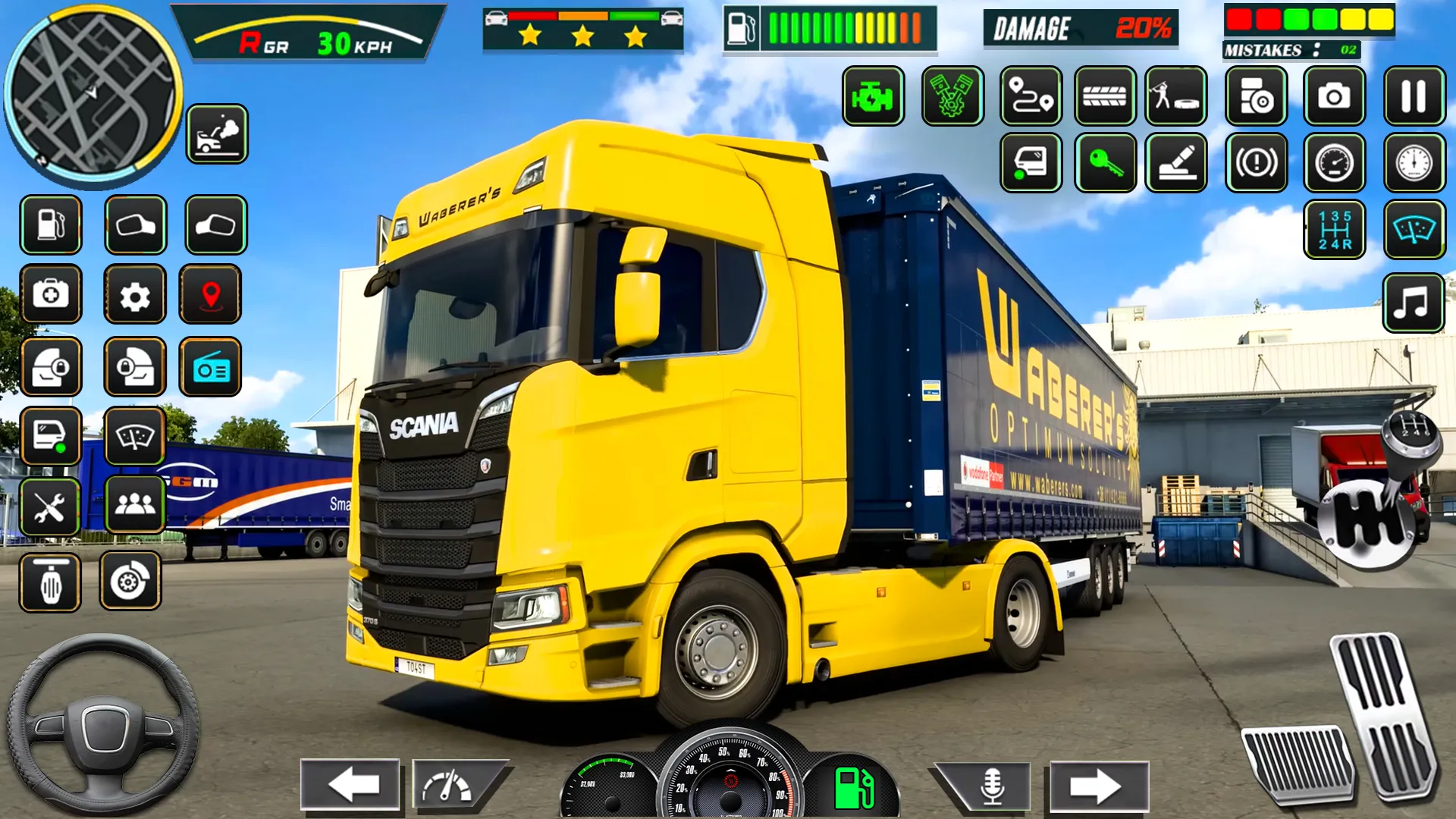The image size is (1456, 819).
Task: Click the first aid kit icon
Action: [51, 294]
